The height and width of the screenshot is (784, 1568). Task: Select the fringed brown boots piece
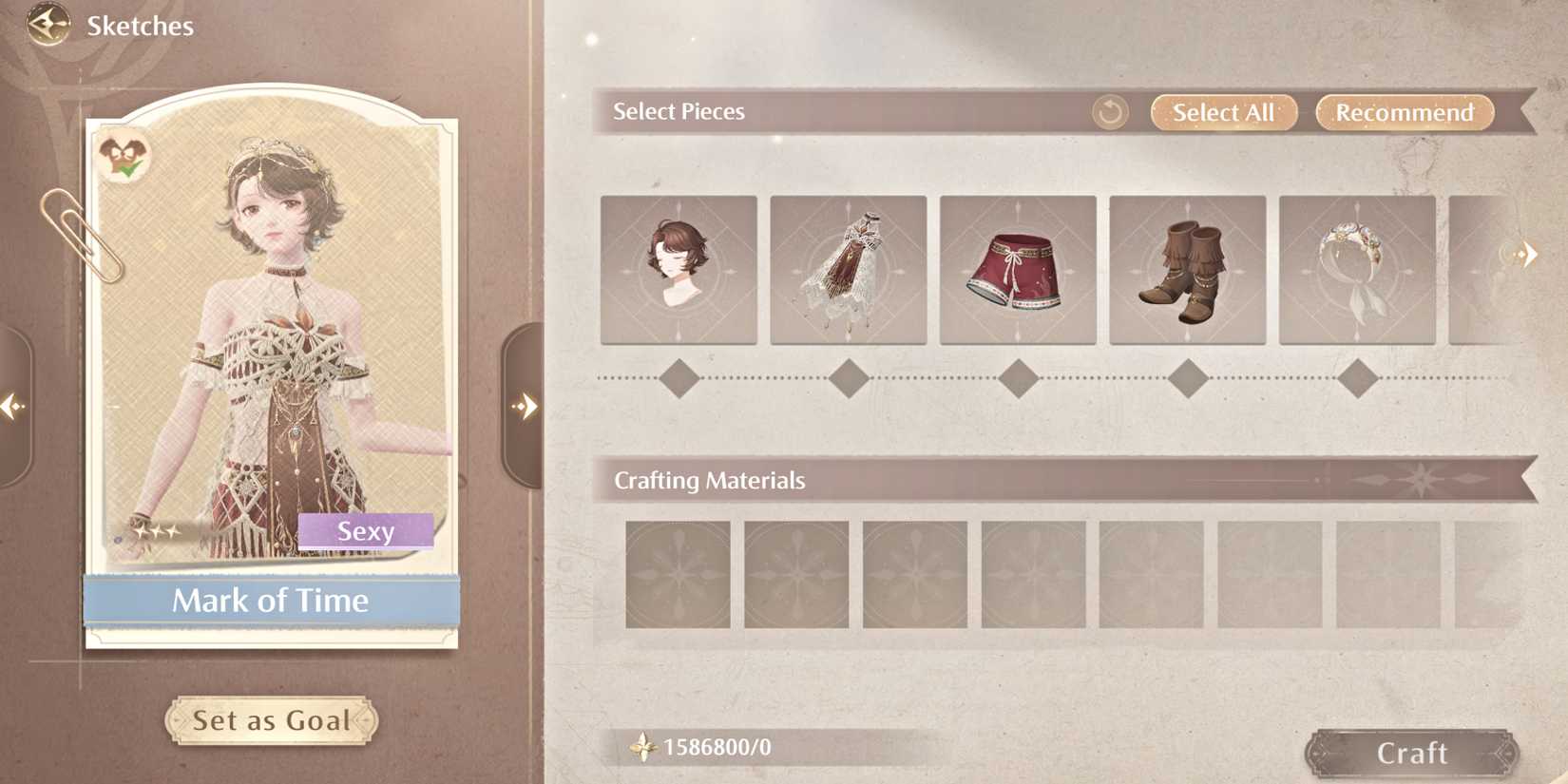(1188, 270)
